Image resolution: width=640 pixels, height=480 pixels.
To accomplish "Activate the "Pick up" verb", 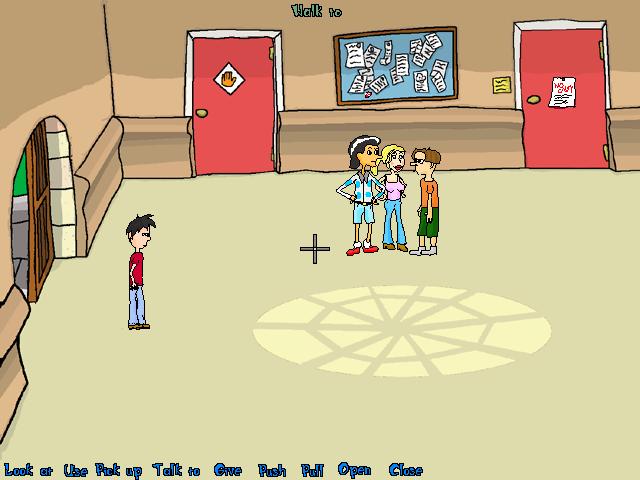I will point(119,470).
